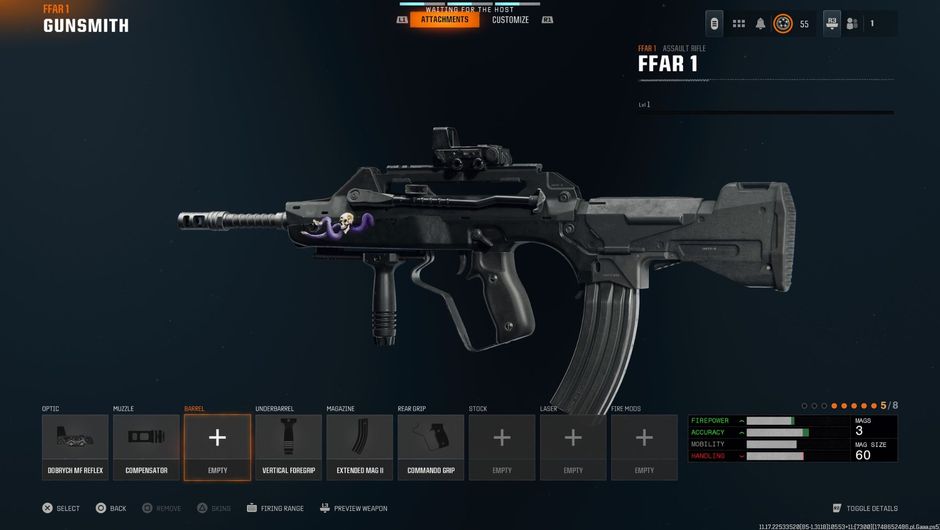
Task: Choose the Compensator muzzle slot
Action: [x=146, y=447]
